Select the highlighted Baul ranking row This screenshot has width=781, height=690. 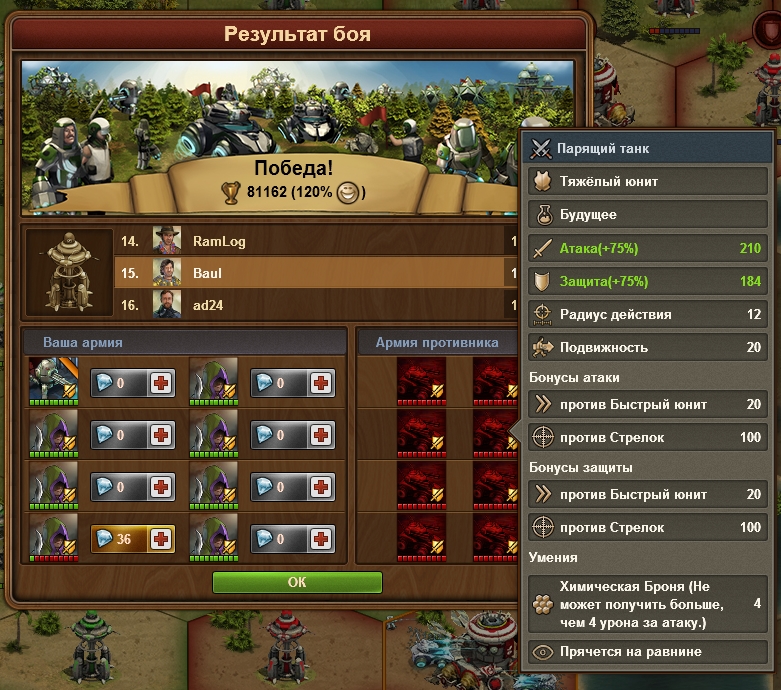(x=330, y=272)
